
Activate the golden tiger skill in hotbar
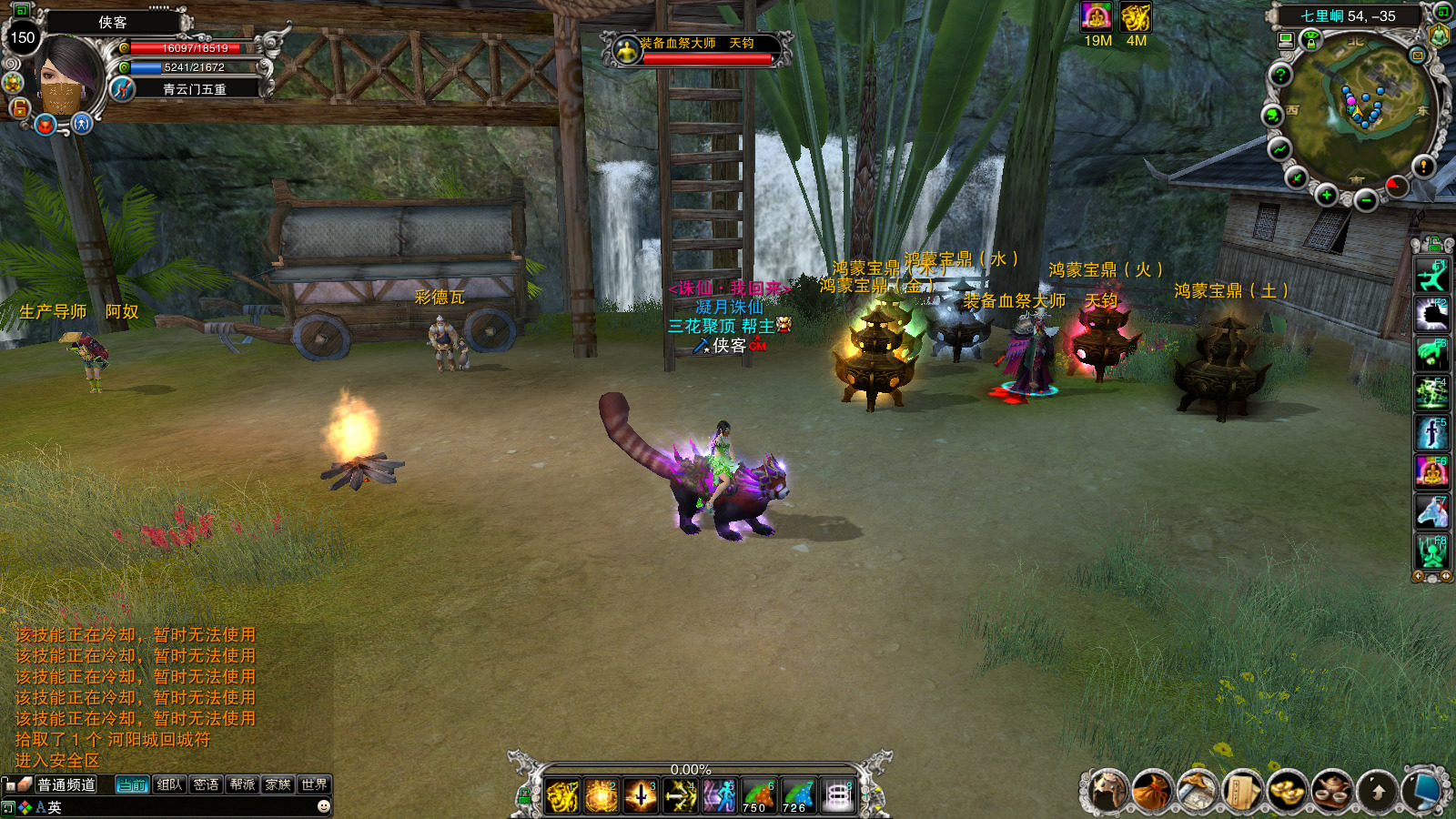(x=562, y=796)
